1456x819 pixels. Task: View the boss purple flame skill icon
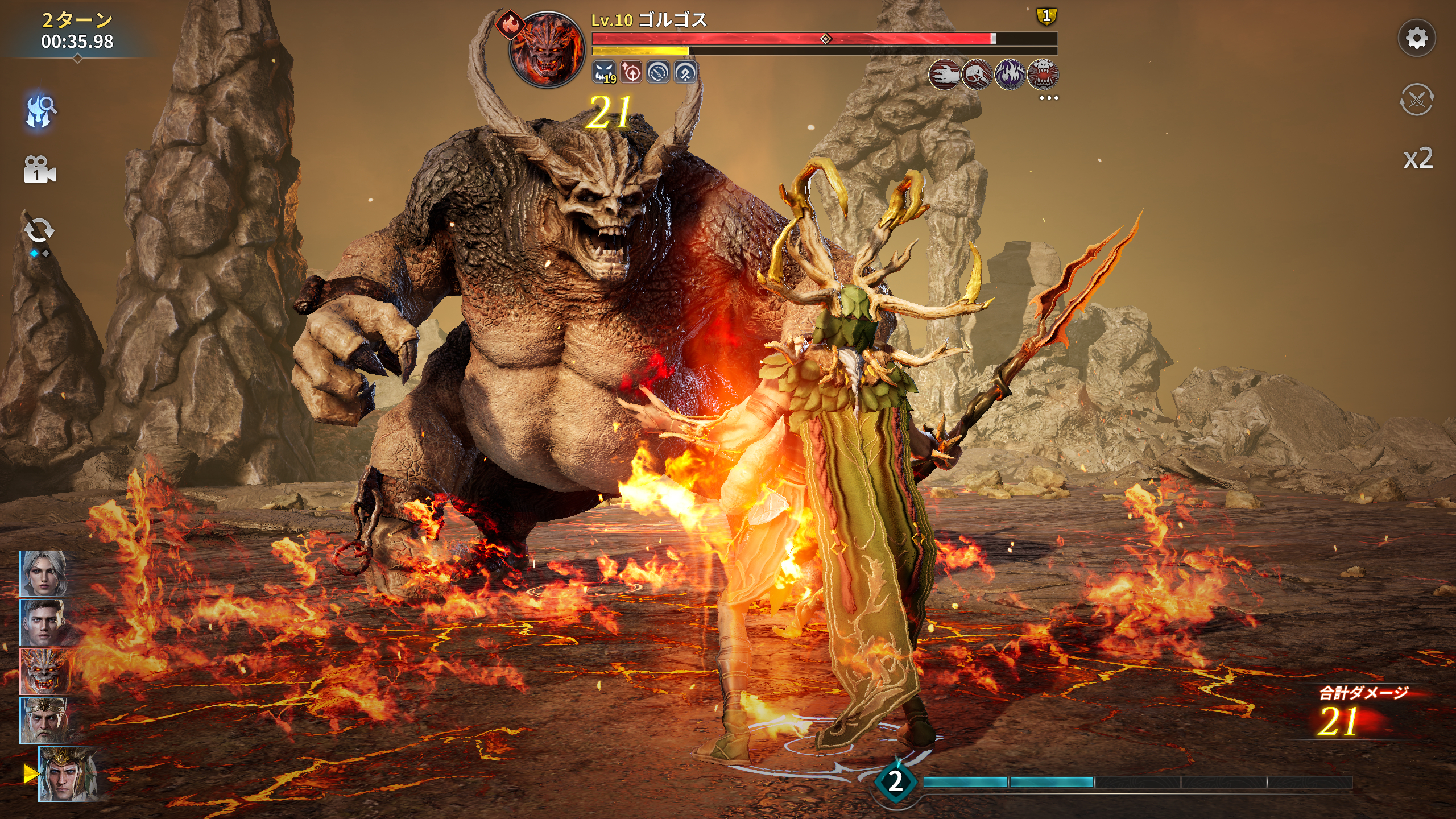click(1010, 75)
